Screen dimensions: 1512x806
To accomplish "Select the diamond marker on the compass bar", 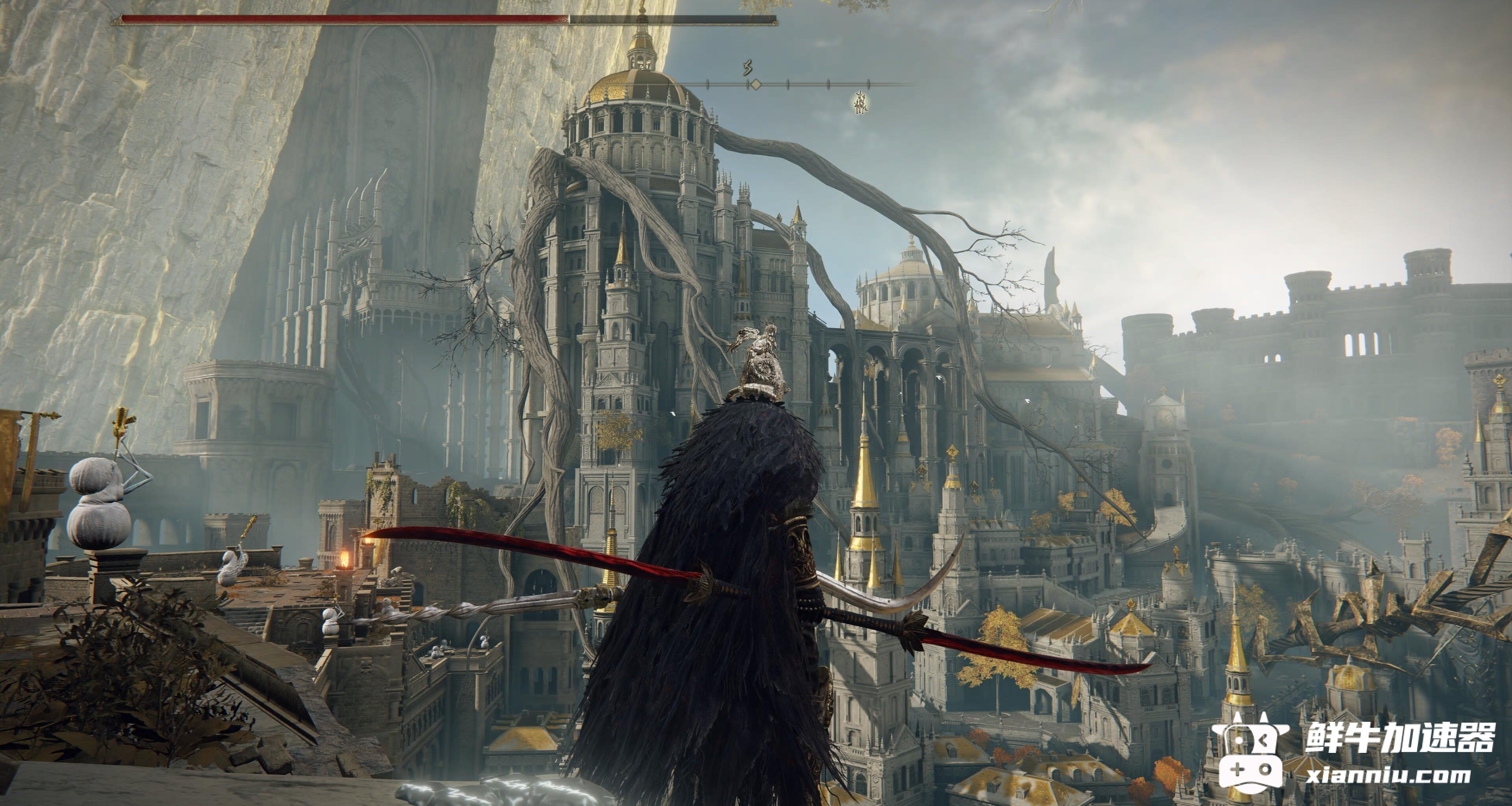I will 756,85.
